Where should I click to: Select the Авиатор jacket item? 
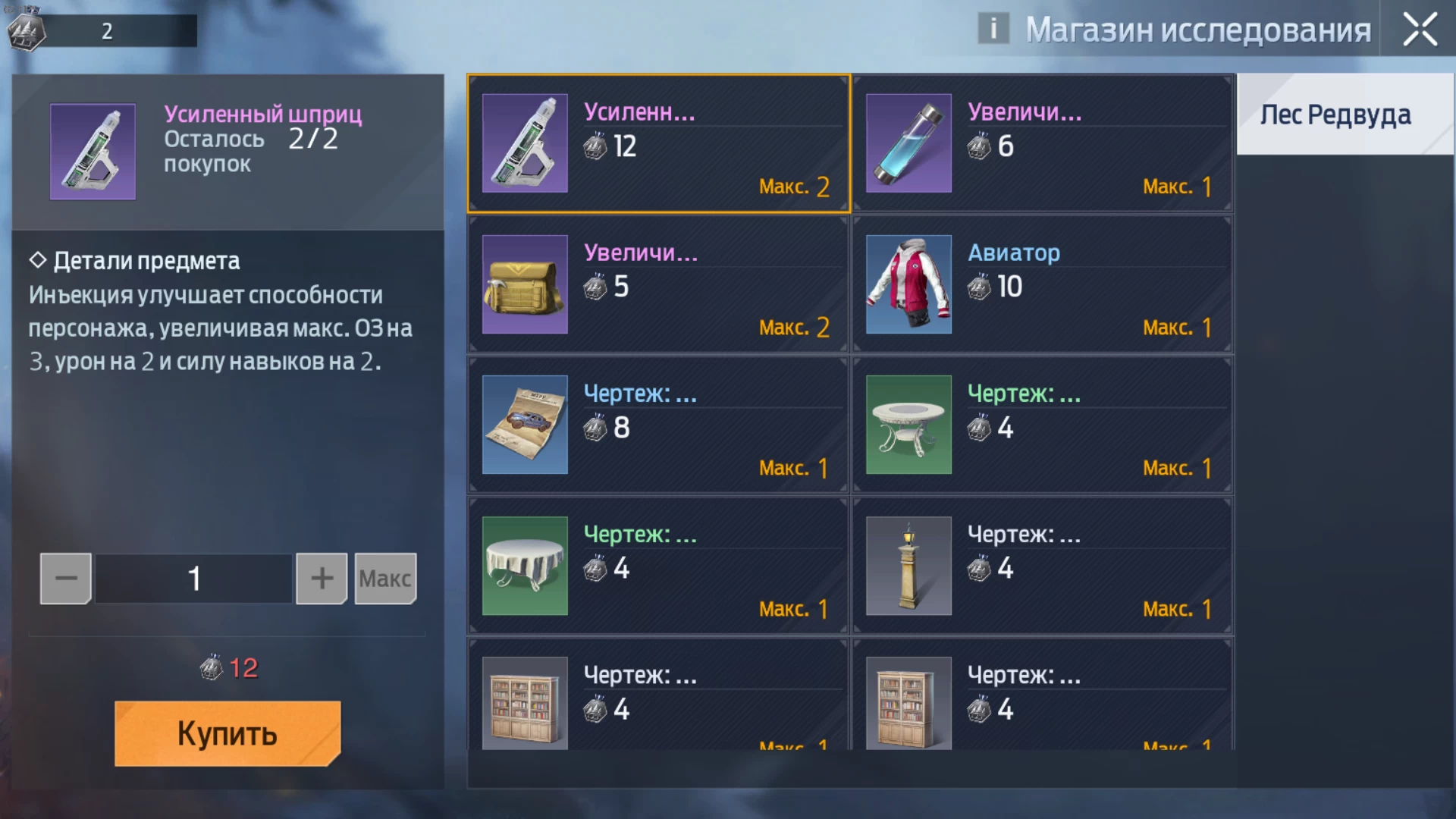(1042, 284)
